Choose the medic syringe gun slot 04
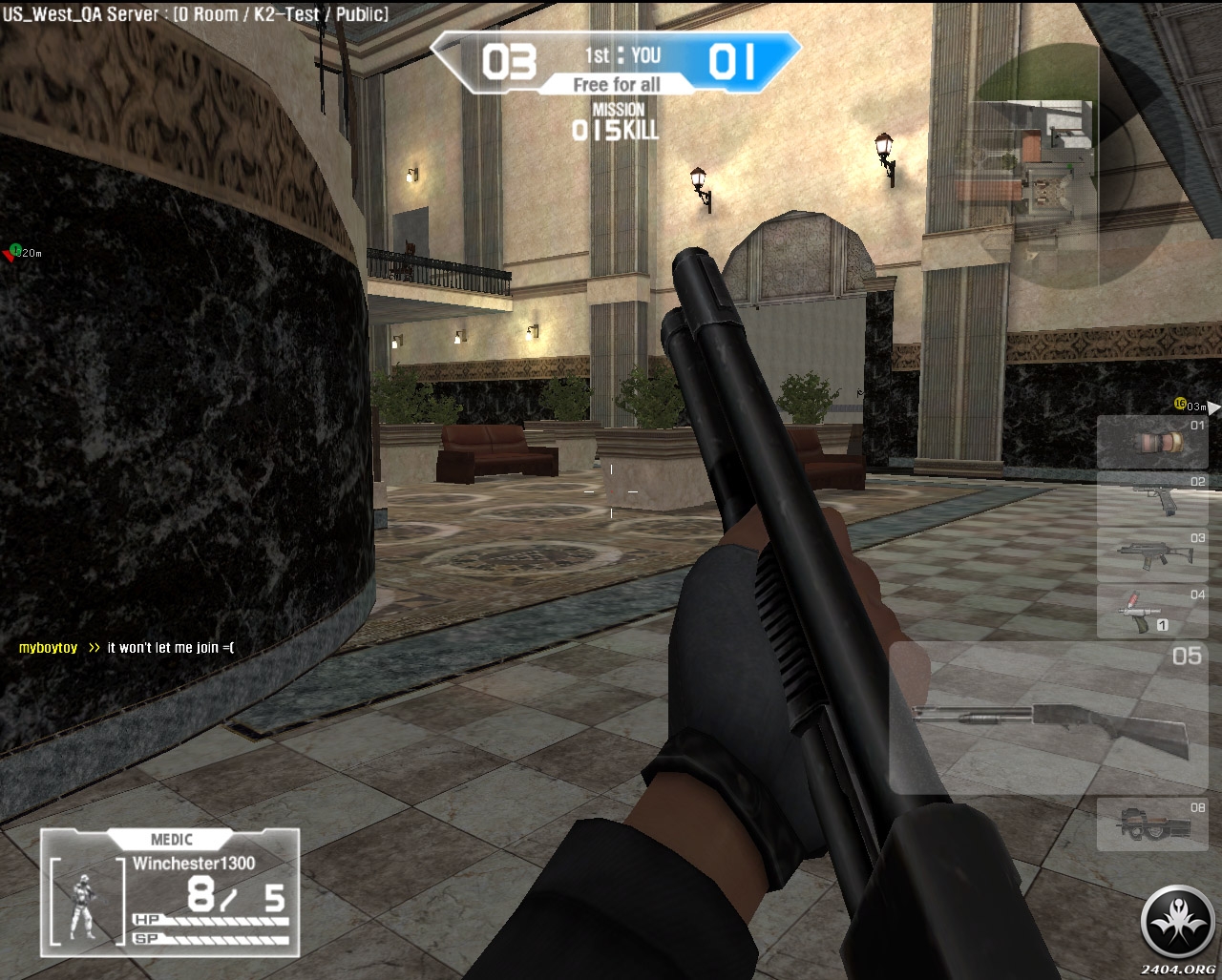The image size is (1222, 980). (1151, 611)
